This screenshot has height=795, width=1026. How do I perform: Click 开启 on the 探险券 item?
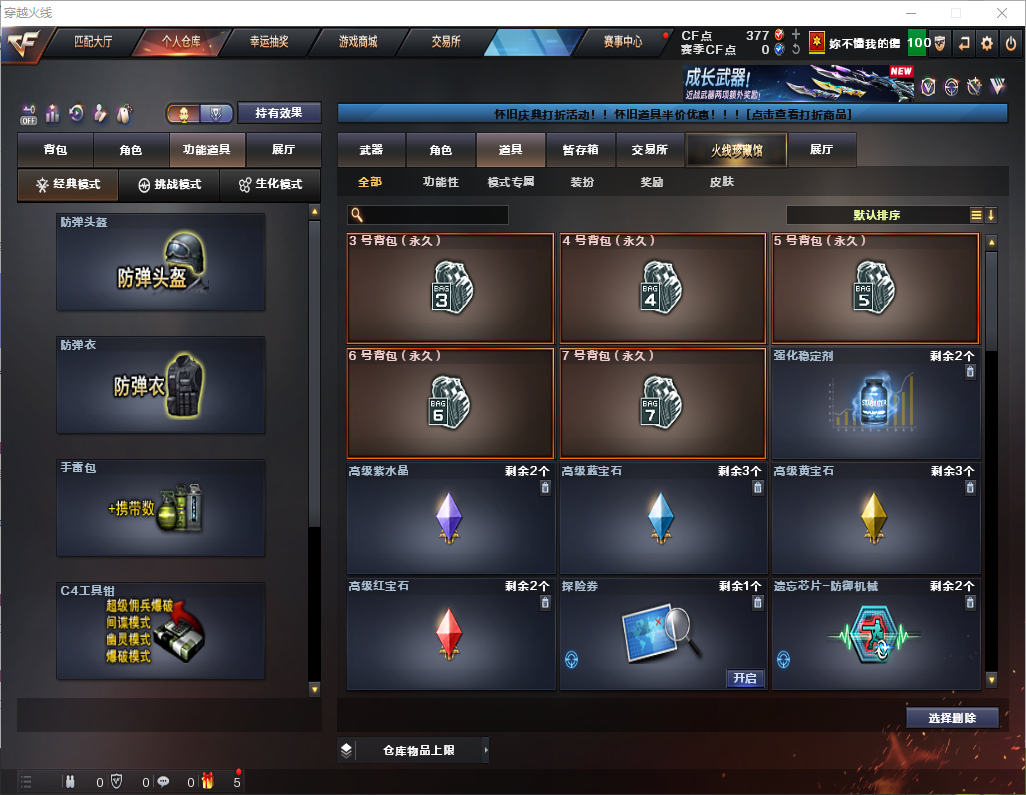(745, 678)
